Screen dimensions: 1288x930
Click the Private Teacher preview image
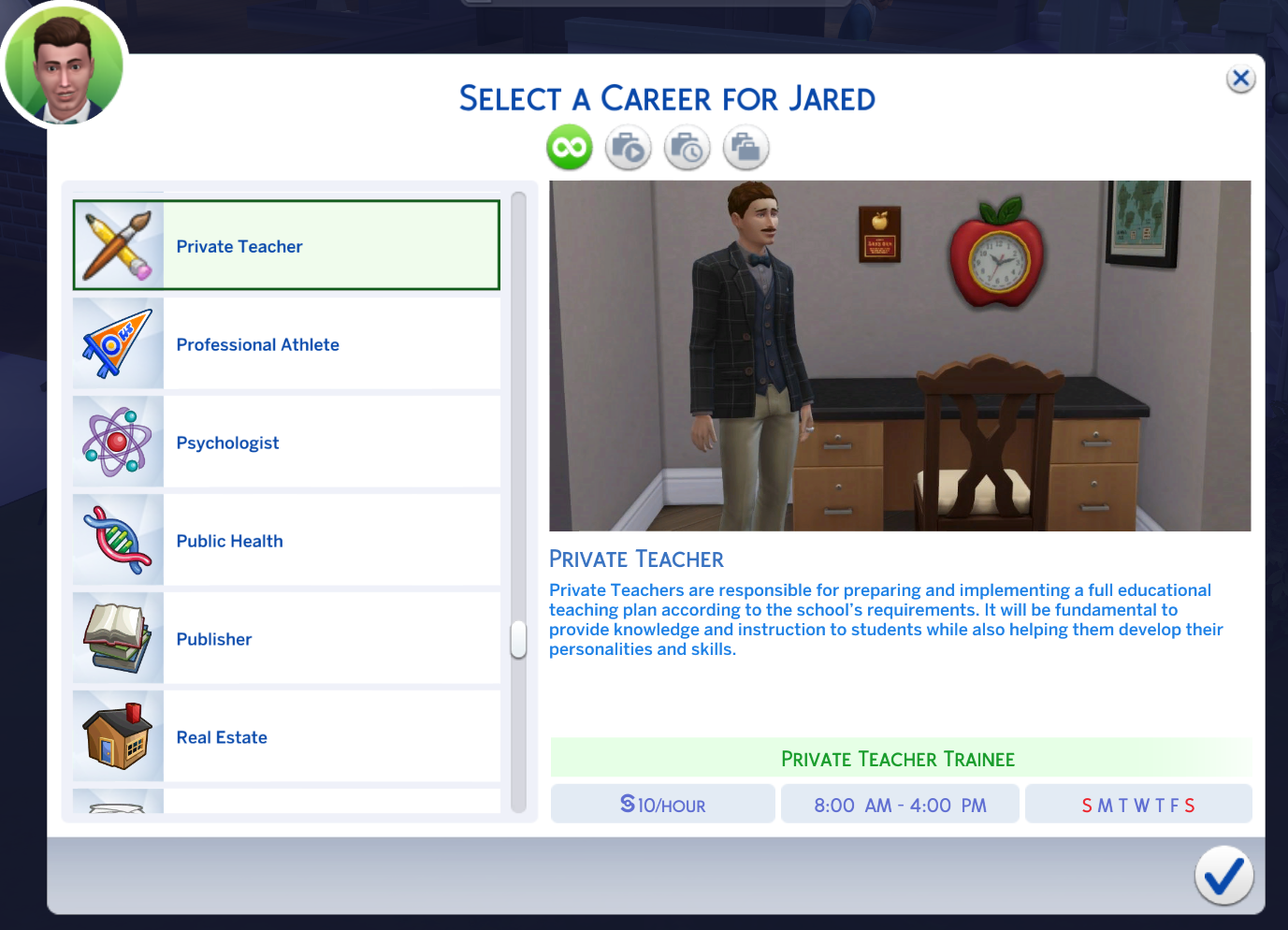pos(900,356)
